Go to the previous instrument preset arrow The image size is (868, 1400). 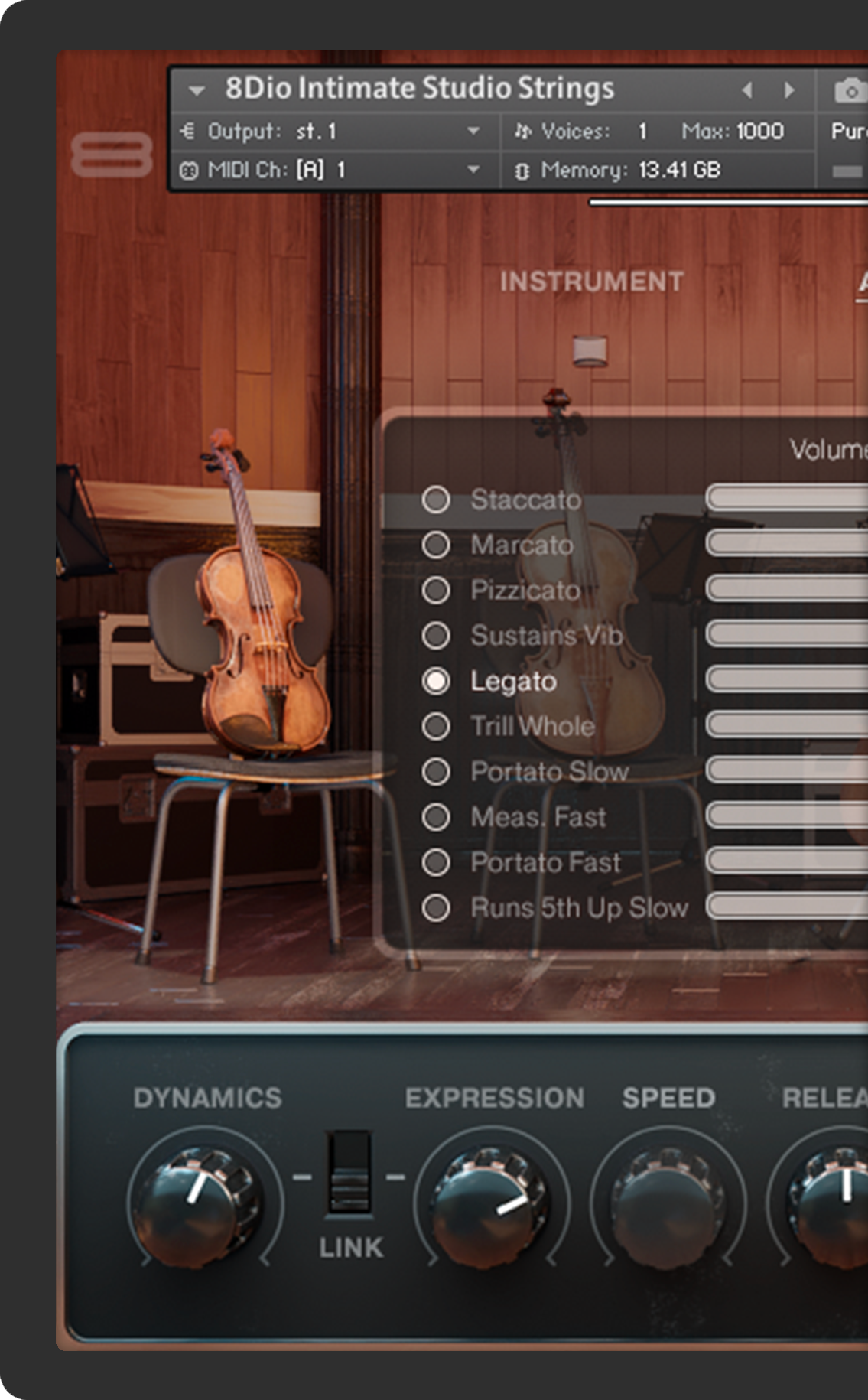point(747,90)
